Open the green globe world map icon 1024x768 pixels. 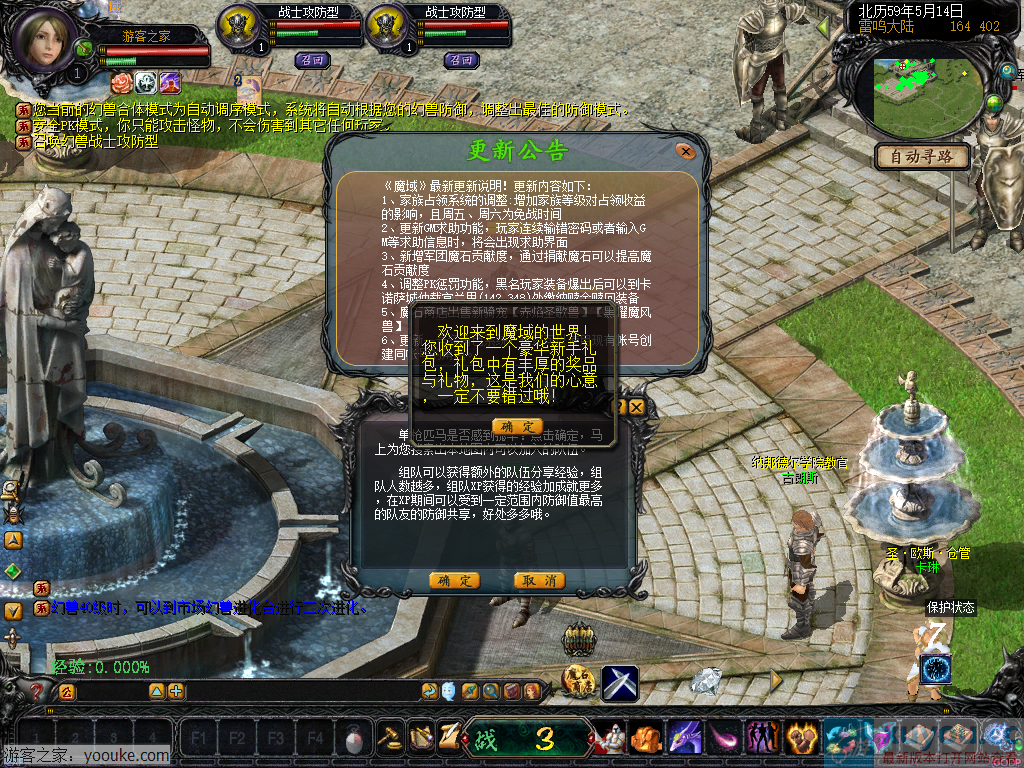click(994, 103)
